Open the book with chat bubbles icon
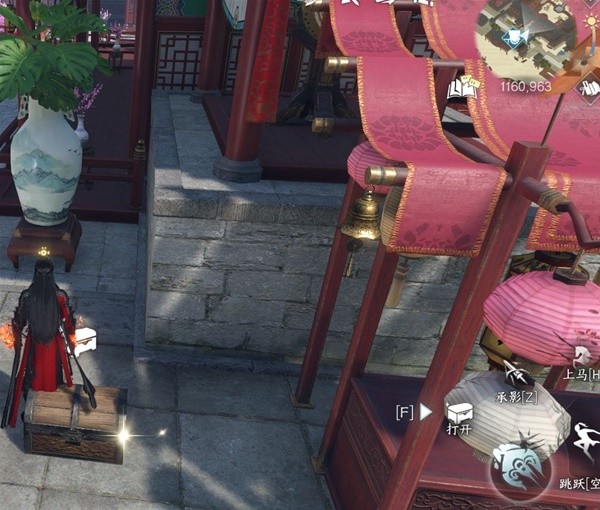 [x=461, y=90]
